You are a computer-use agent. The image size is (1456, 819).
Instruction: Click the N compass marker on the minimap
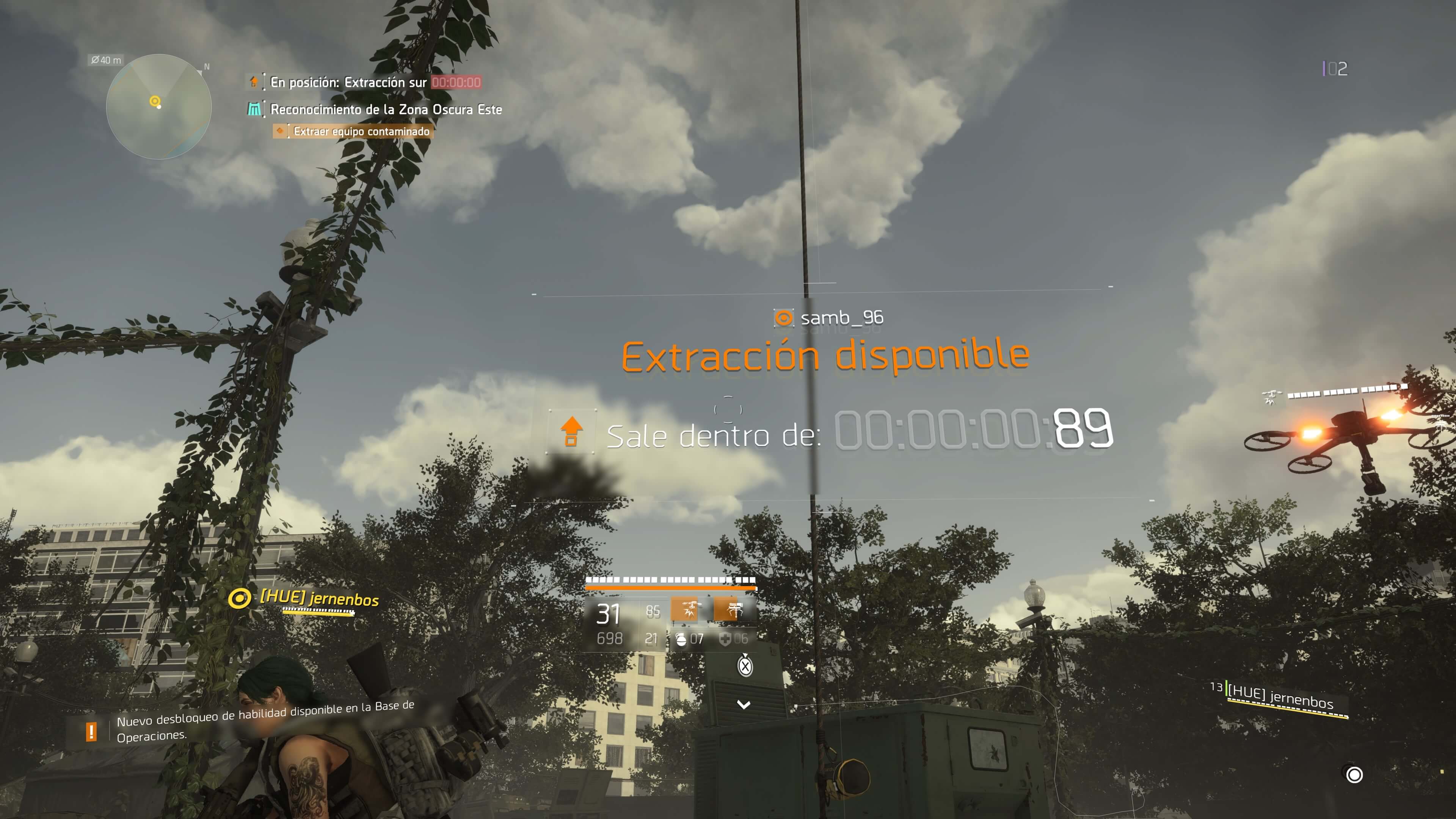click(205, 67)
